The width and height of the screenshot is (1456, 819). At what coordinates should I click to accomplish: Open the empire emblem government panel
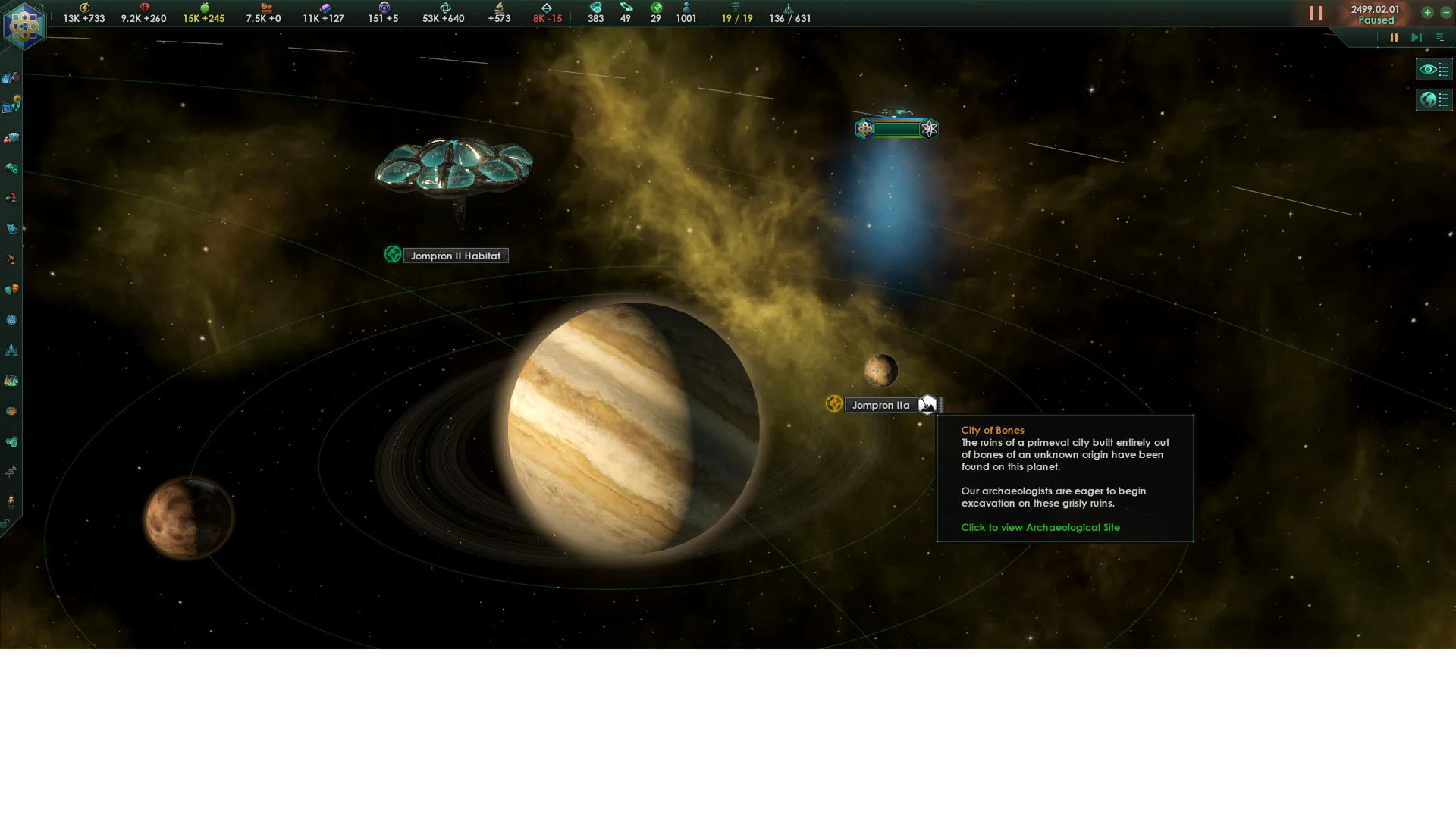(24, 25)
